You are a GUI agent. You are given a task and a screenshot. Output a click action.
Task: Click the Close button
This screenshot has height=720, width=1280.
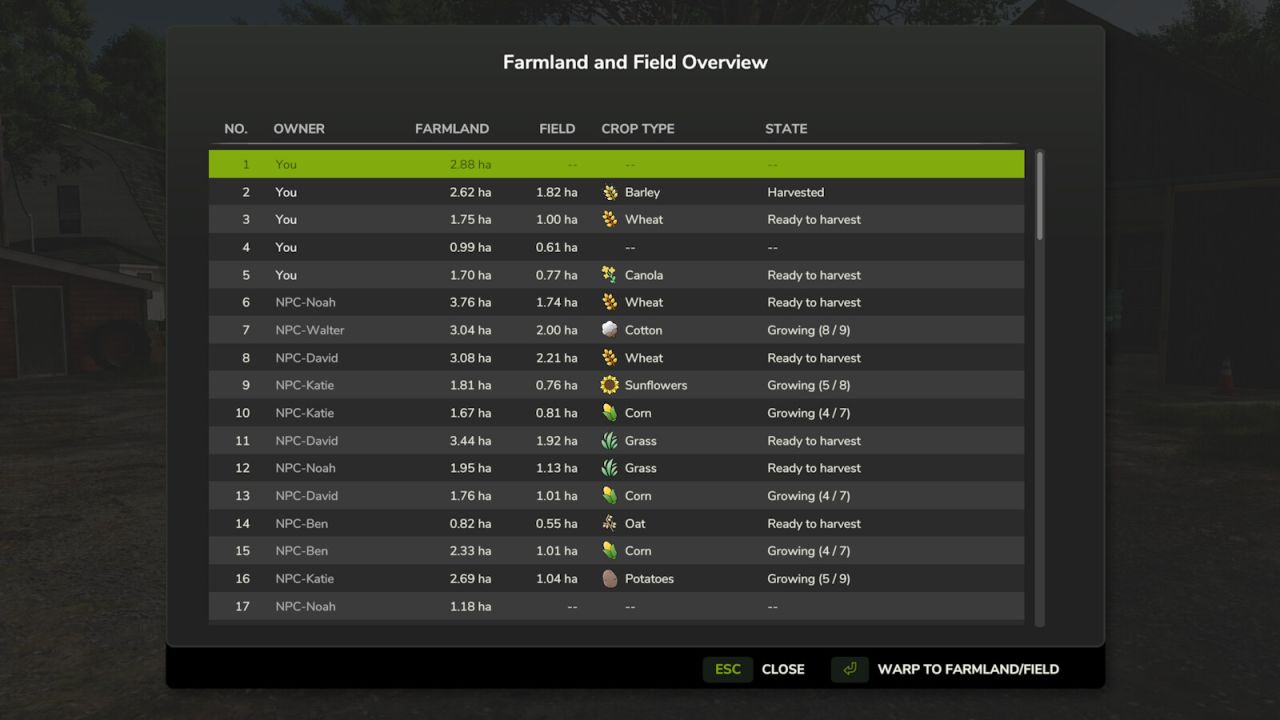[783, 669]
